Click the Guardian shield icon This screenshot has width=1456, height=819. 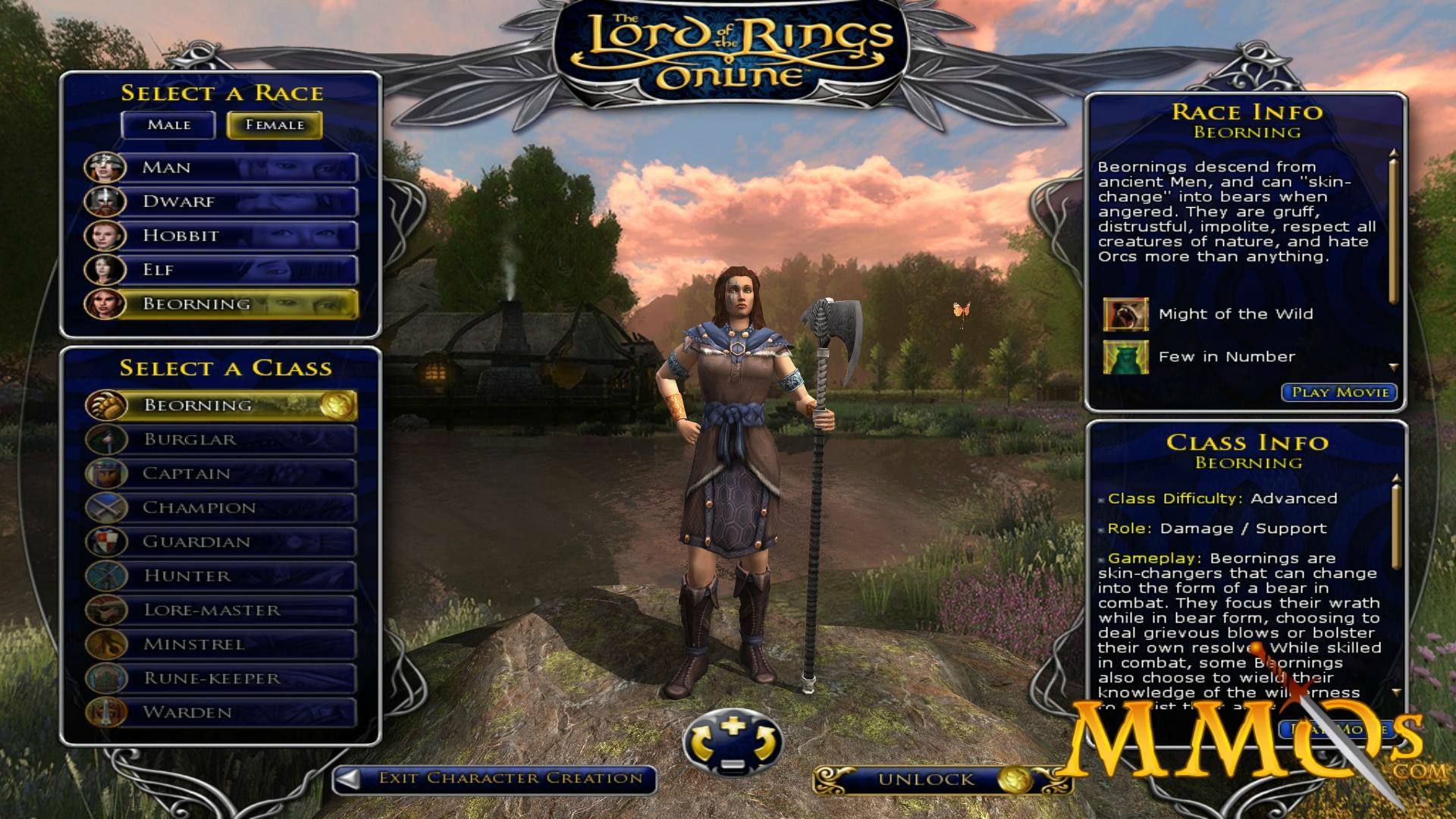[x=108, y=542]
